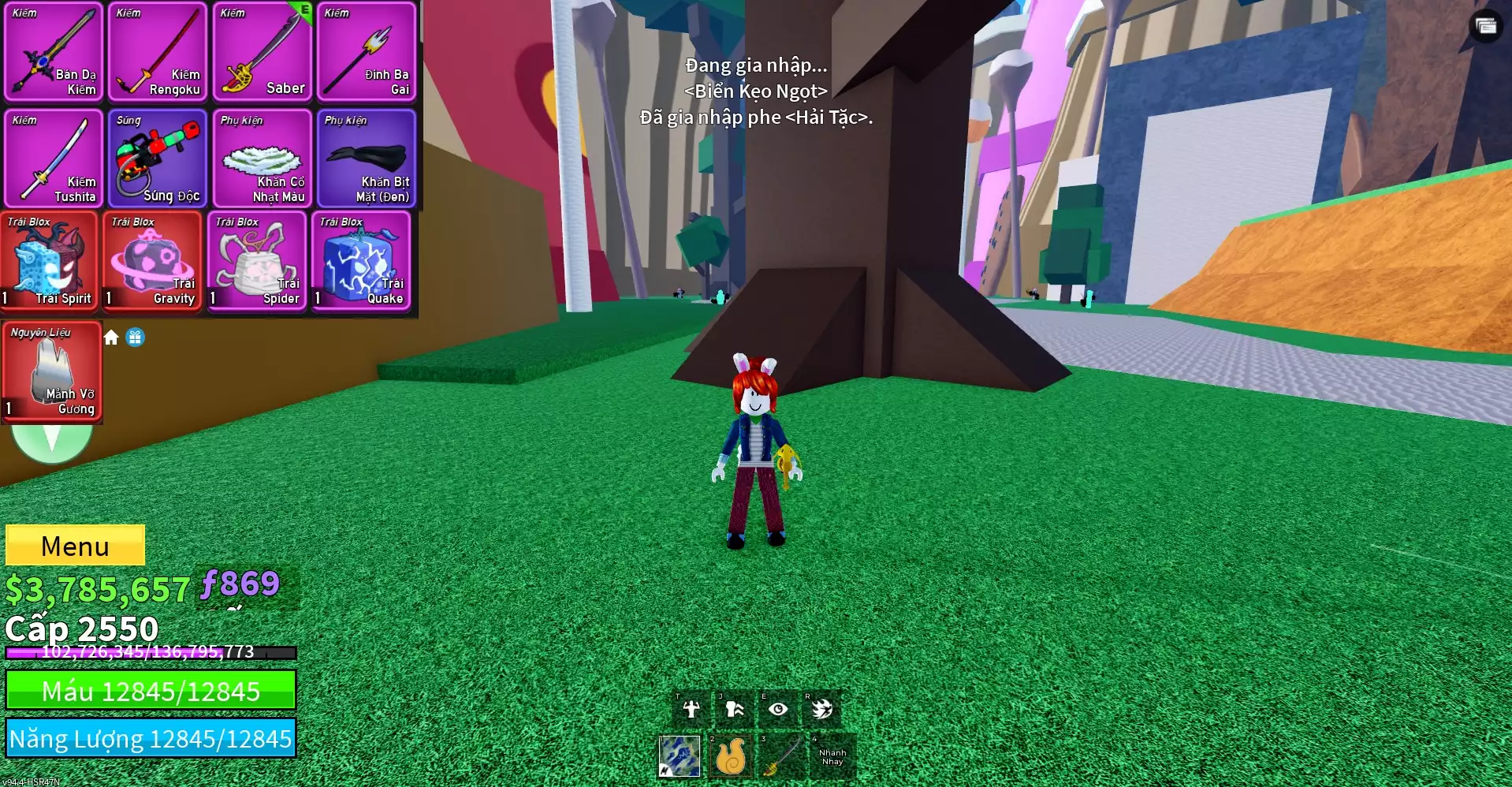The image size is (1512, 787).
Task: Select the Trái Spider fruit slot
Action: [x=257, y=261]
